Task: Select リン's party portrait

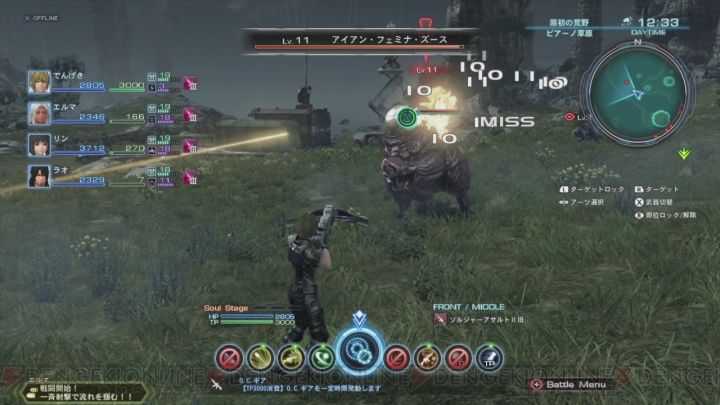Action: [x=40, y=145]
